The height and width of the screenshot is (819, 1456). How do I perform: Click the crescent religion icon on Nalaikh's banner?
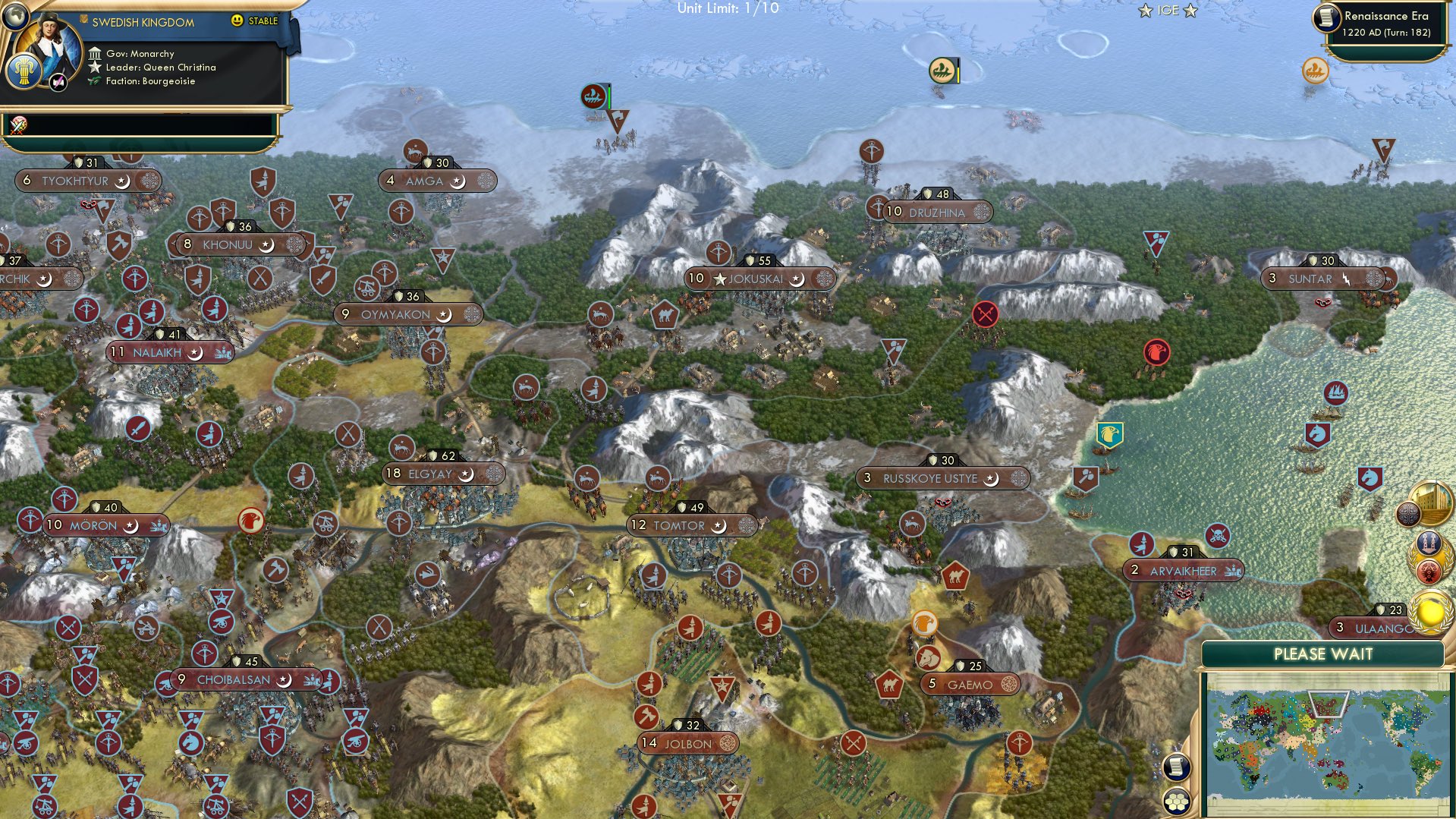tap(194, 352)
